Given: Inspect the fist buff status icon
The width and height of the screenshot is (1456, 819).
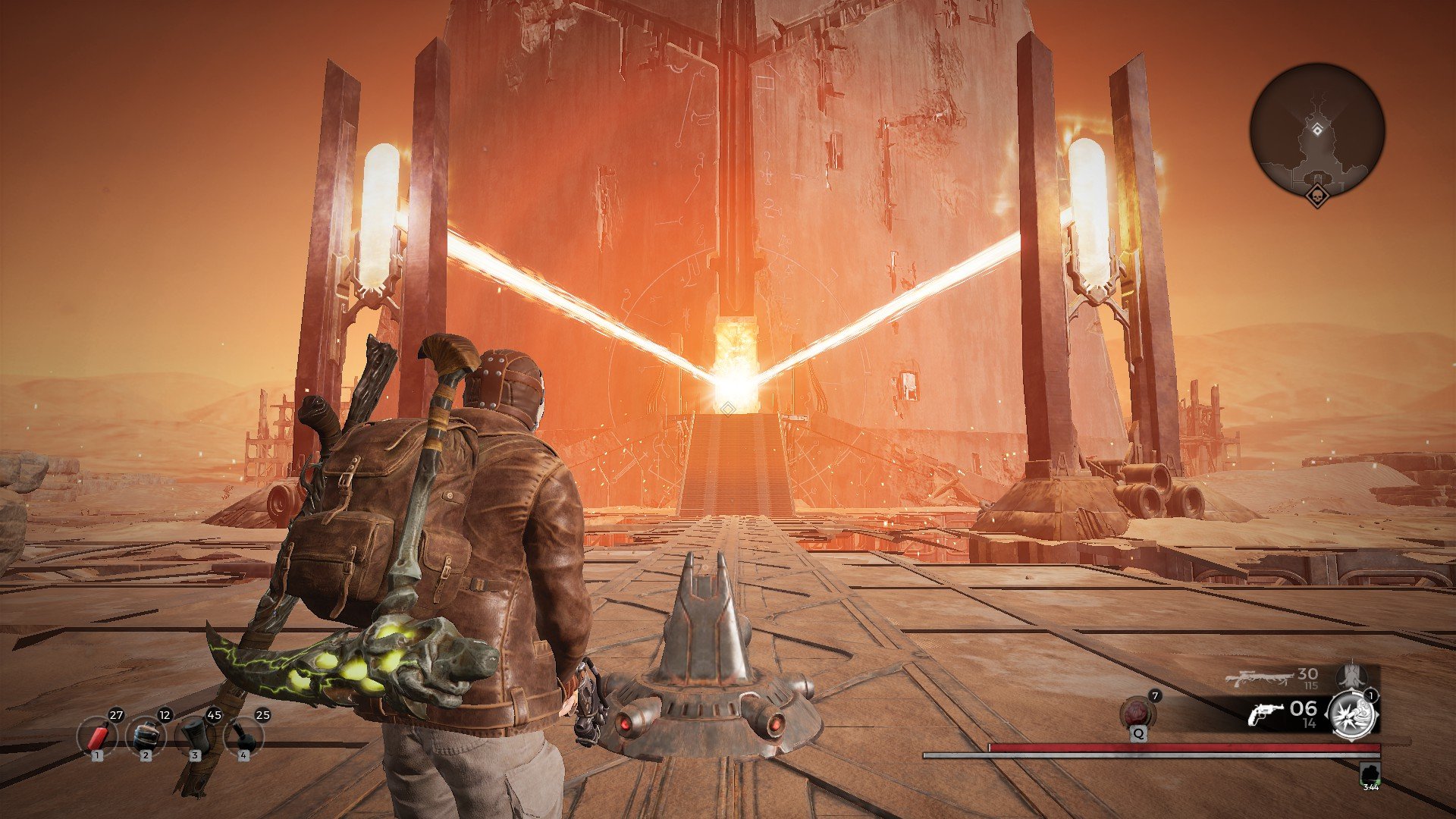Looking at the screenshot, I should point(1370,774).
